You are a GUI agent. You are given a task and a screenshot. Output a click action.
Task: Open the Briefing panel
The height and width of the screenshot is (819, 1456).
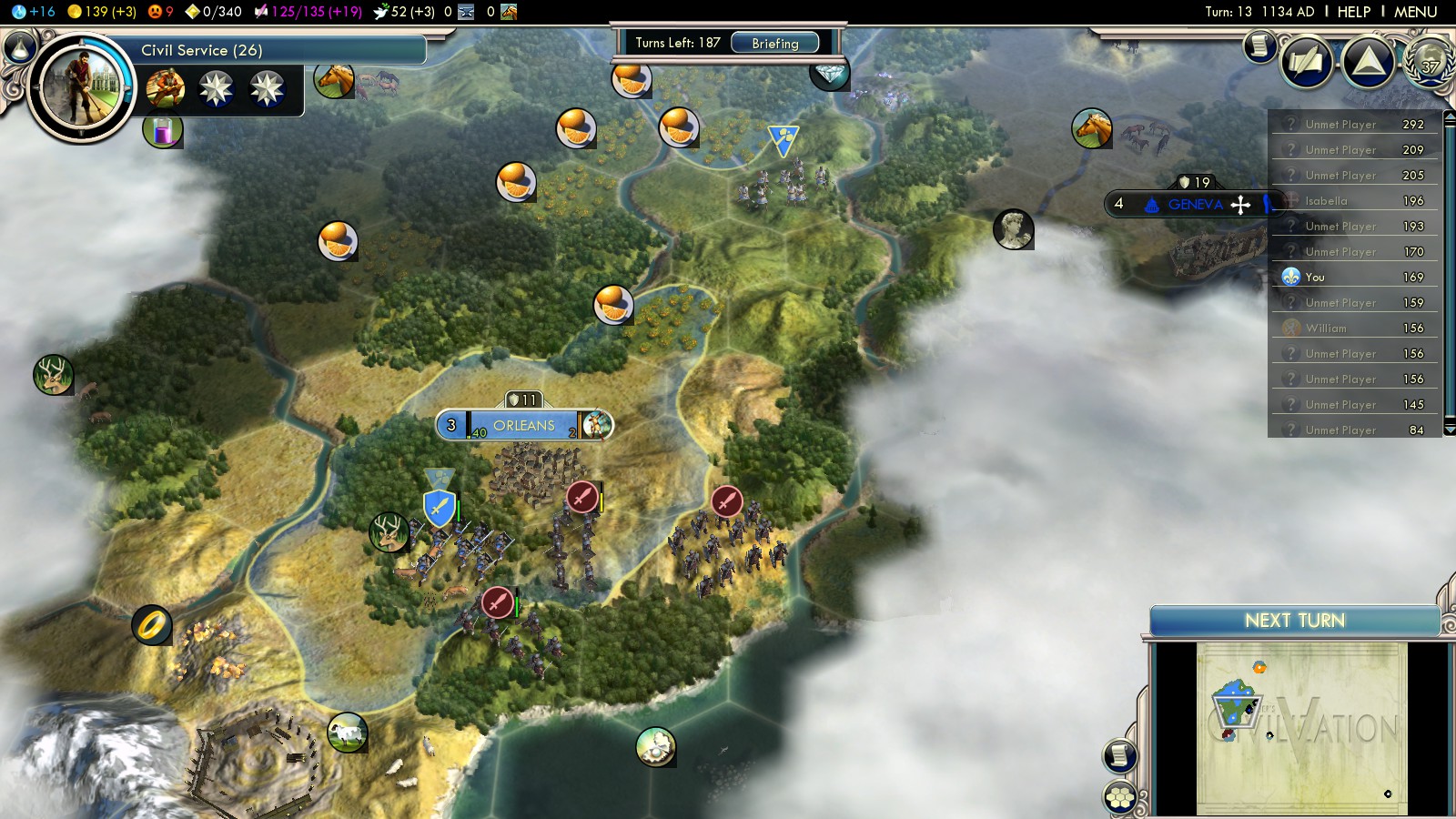[x=774, y=43]
